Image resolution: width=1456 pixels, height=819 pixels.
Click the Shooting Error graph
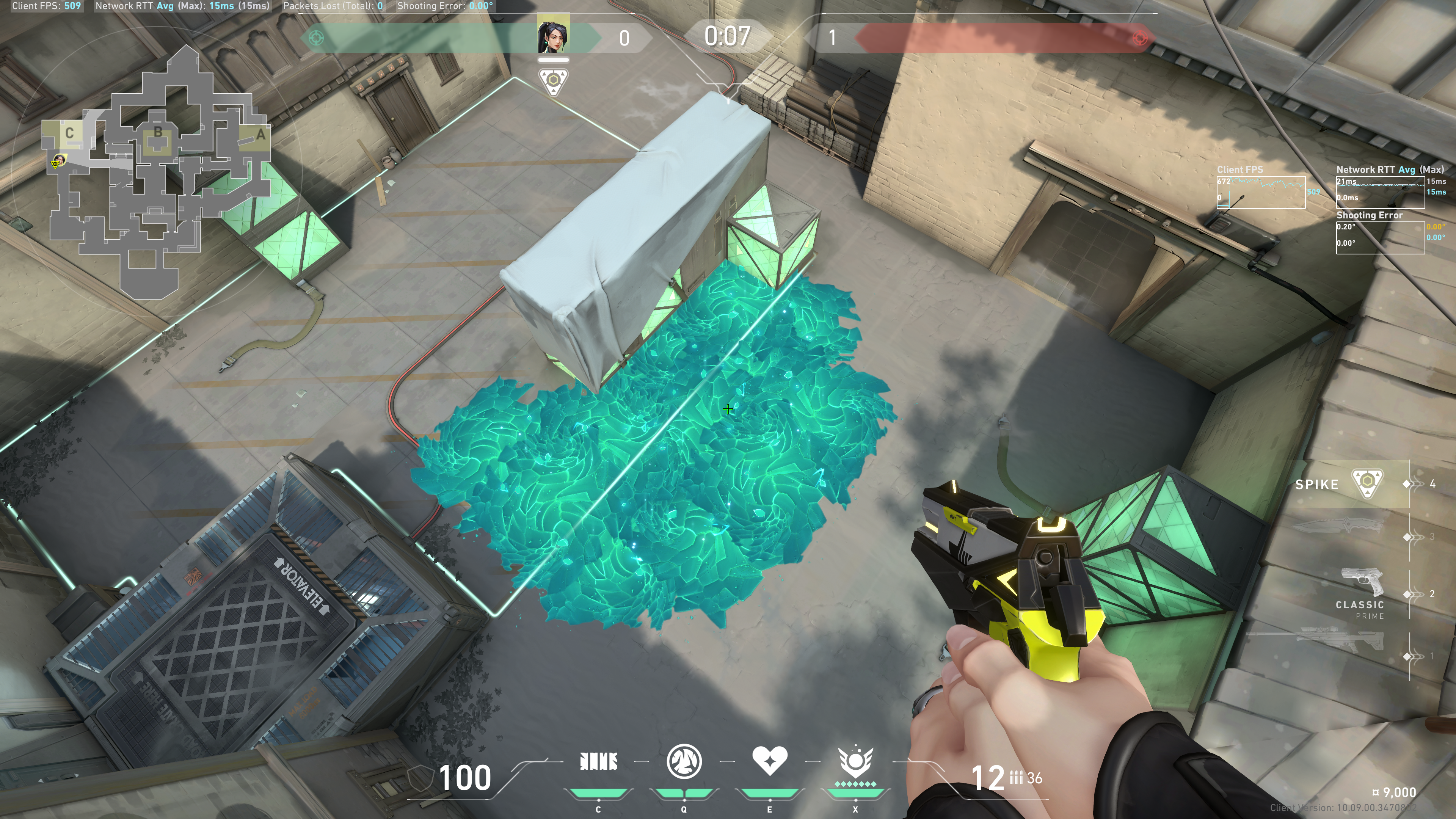click(x=1380, y=237)
